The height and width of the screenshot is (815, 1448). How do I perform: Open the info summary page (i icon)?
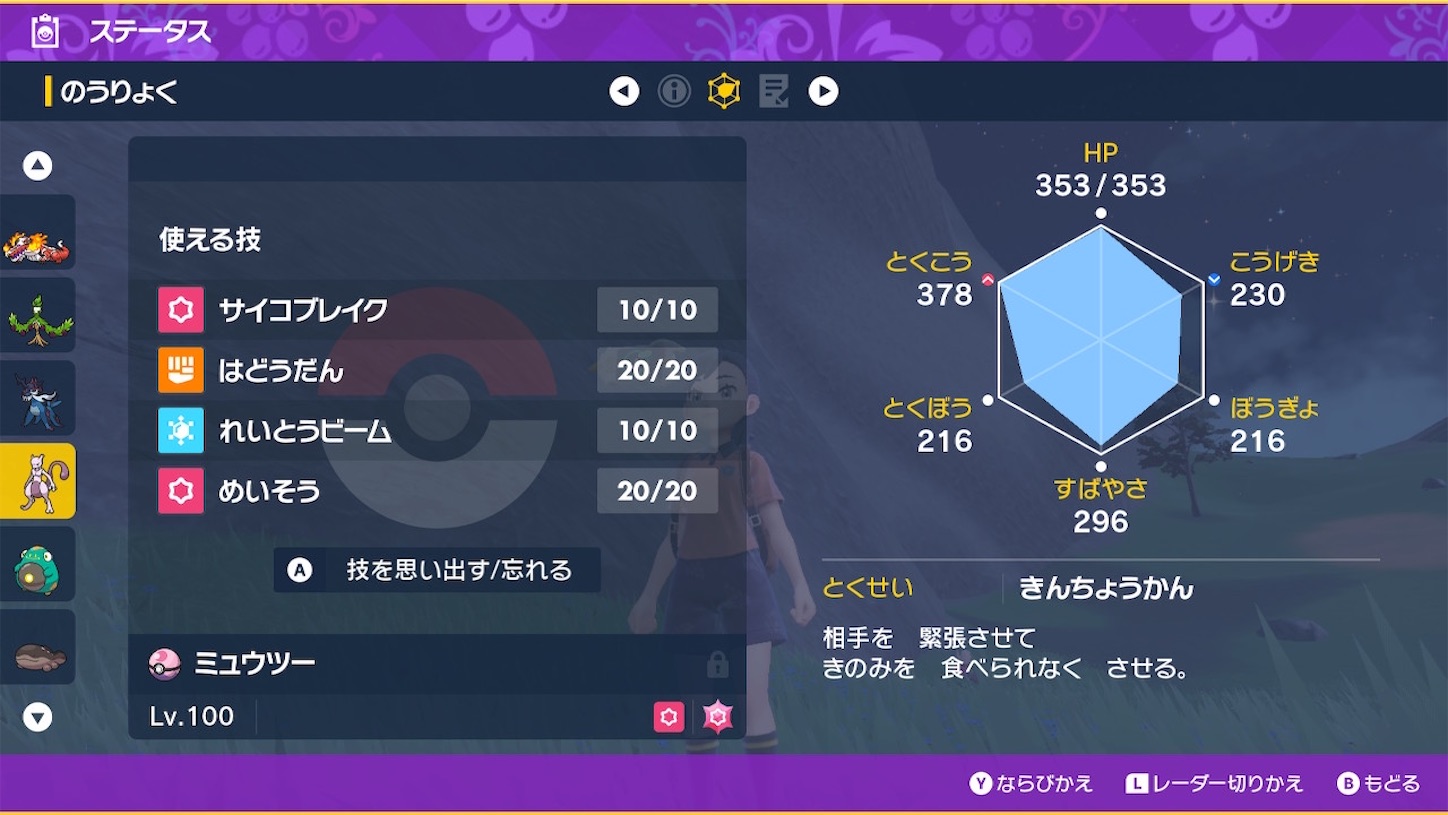tap(674, 90)
